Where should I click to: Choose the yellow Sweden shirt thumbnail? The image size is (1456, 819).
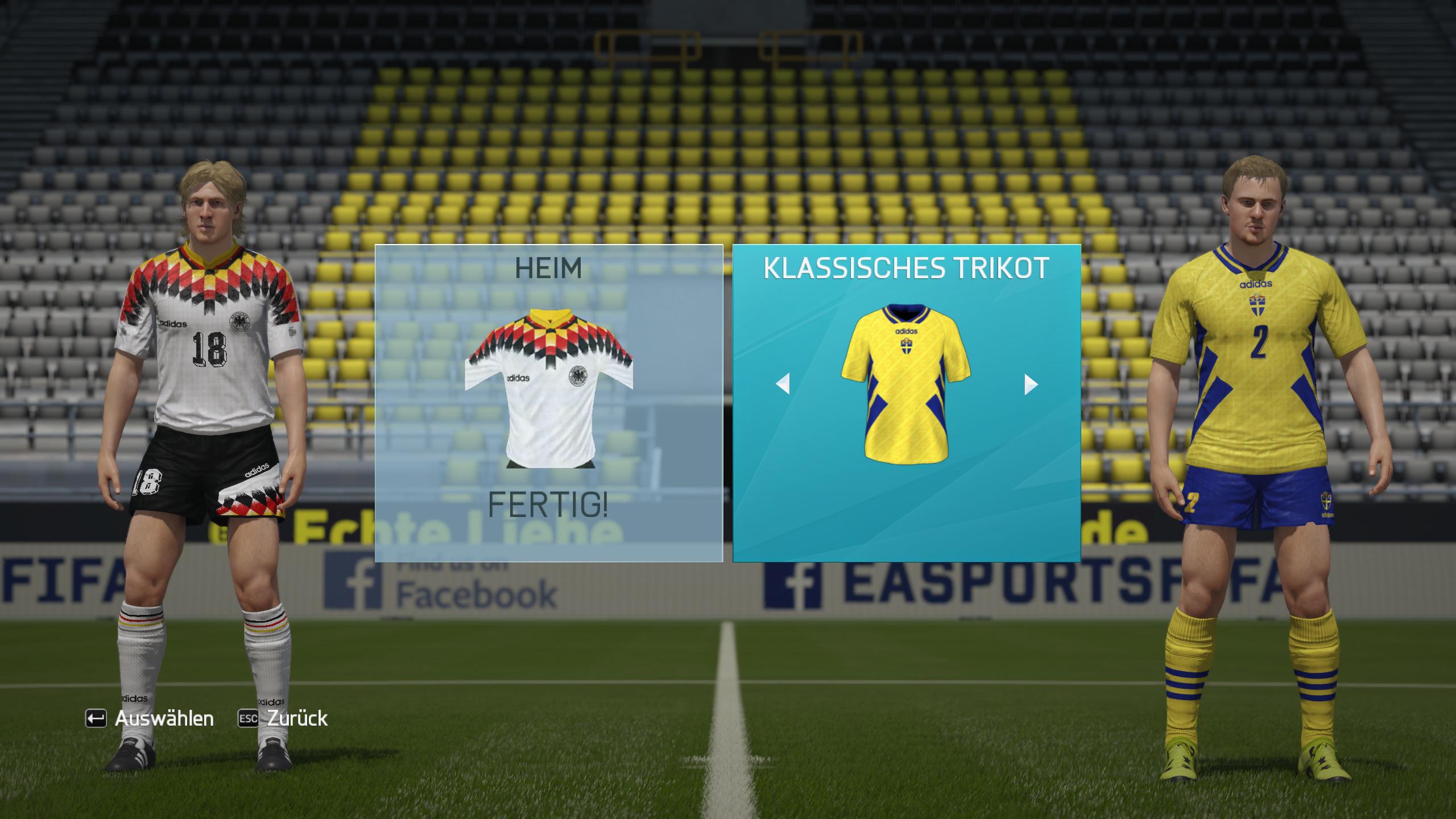[x=906, y=383]
